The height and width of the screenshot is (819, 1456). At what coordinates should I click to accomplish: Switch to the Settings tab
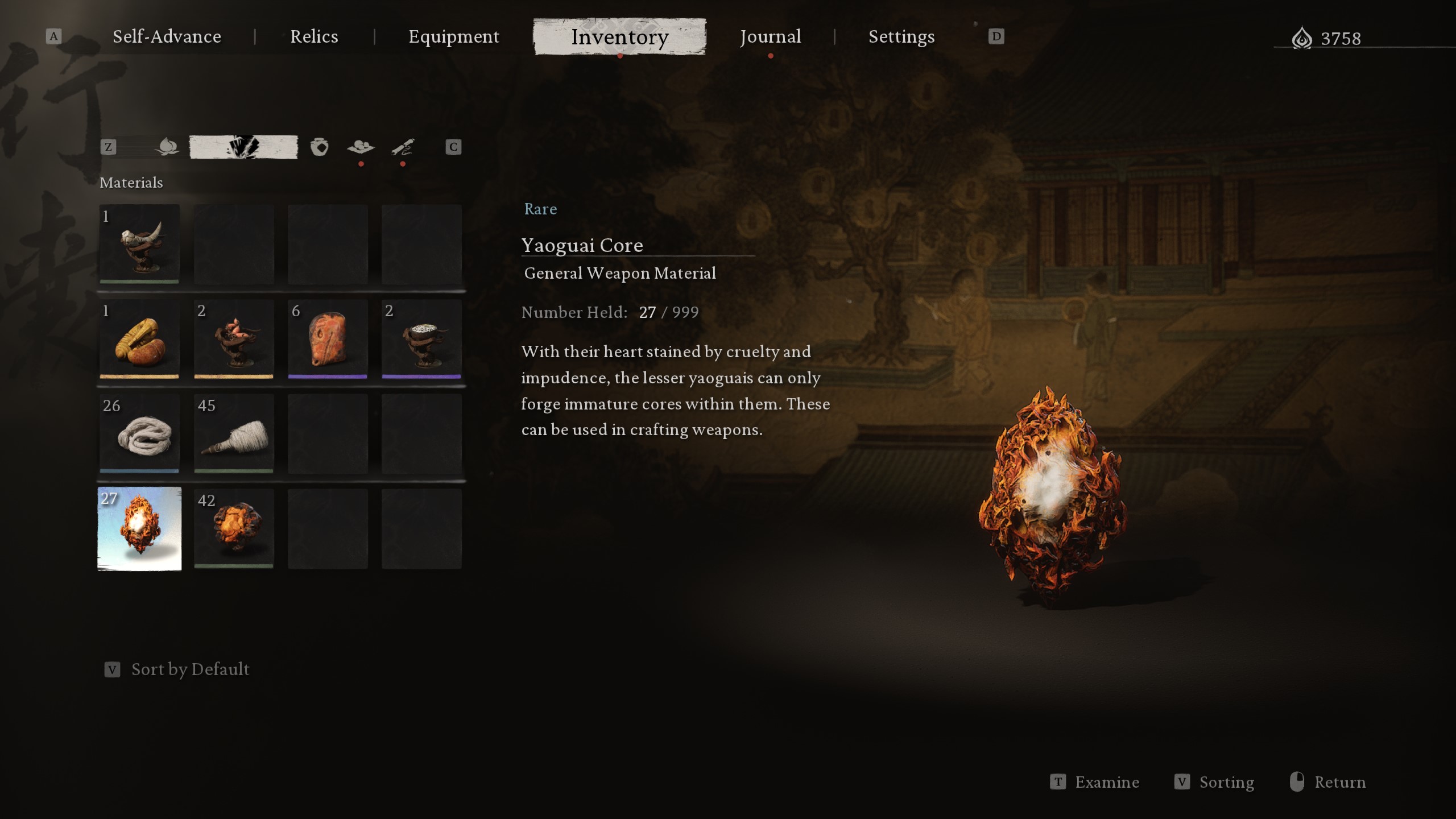coord(901,37)
